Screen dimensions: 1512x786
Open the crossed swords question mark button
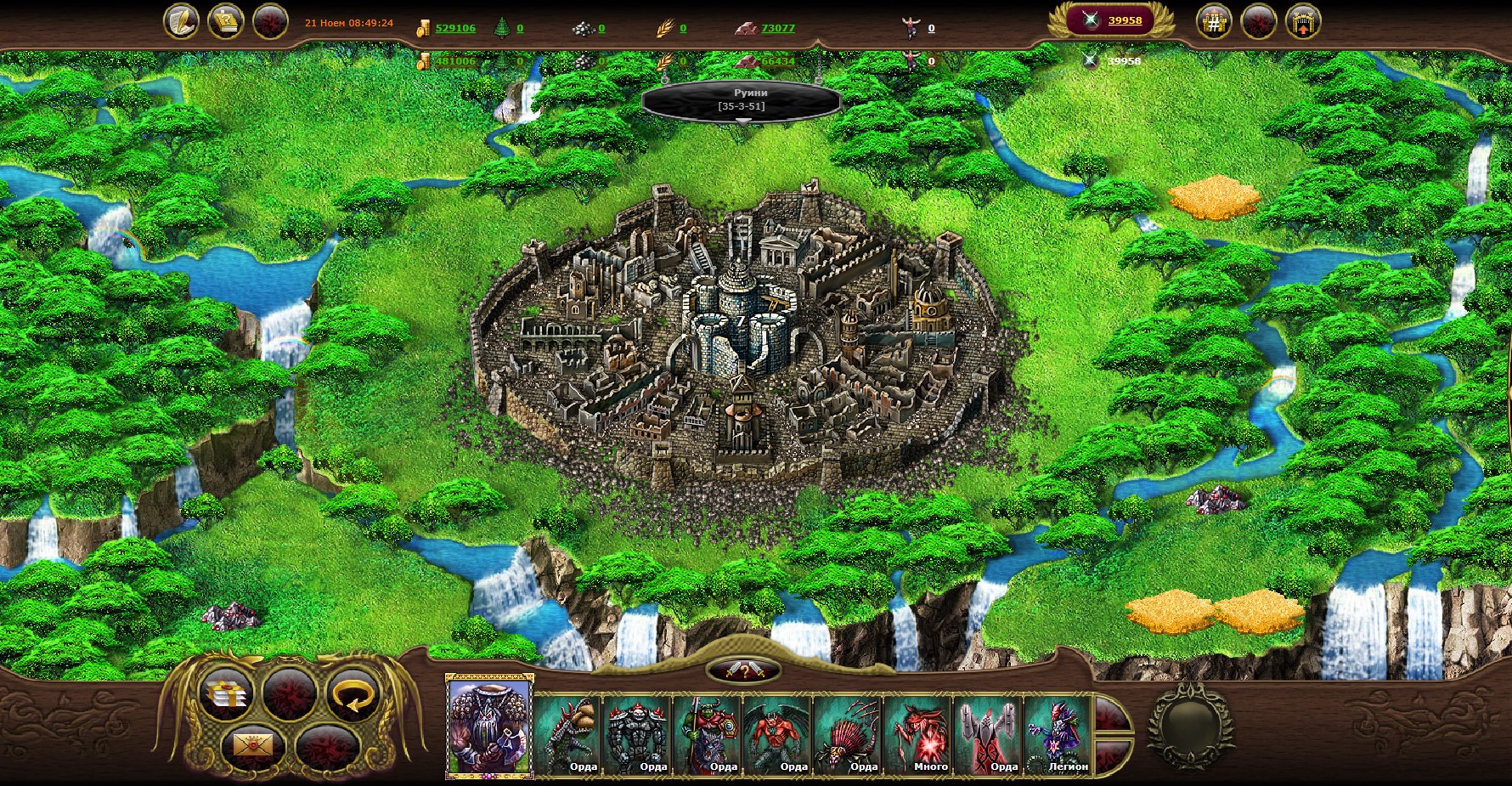click(x=744, y=670)
